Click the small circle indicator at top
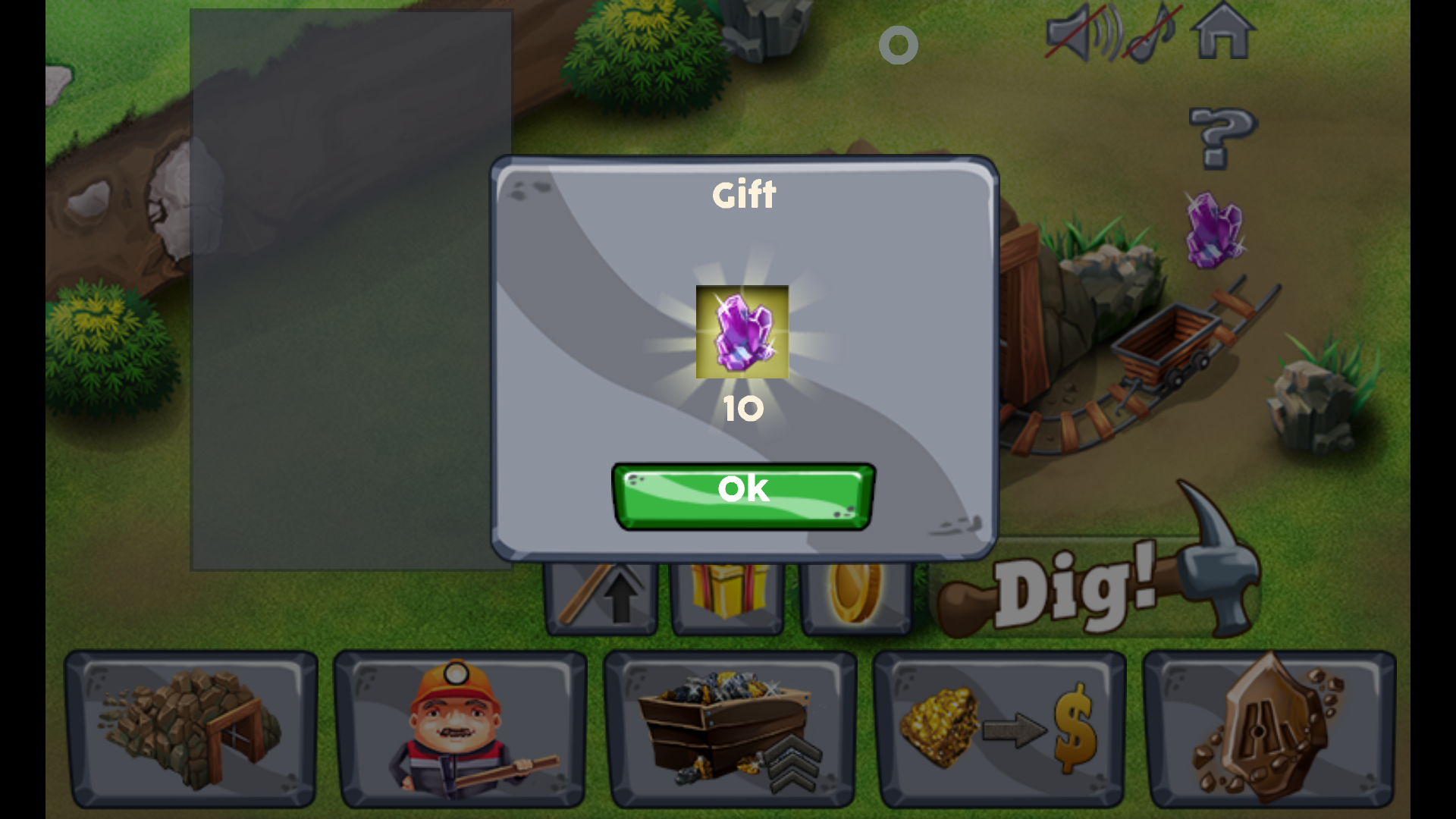Viewport: 1456px width, 819px height. (899, 45)
